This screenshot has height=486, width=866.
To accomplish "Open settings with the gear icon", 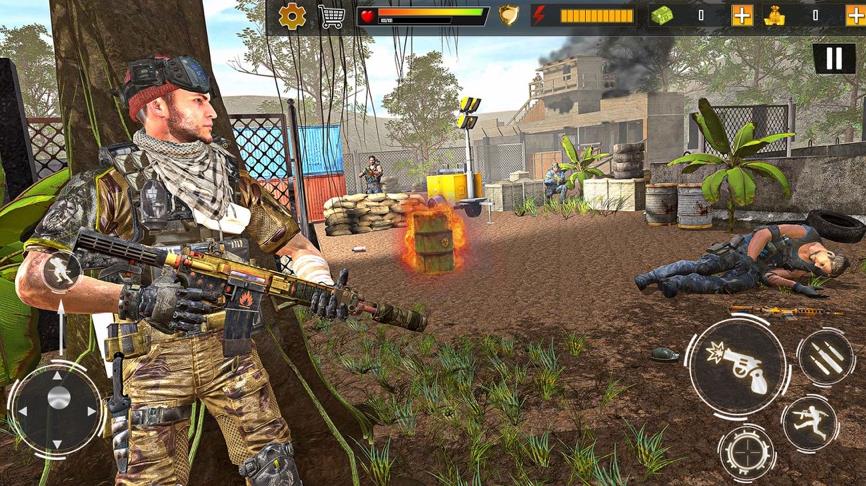I will (292, 16).
